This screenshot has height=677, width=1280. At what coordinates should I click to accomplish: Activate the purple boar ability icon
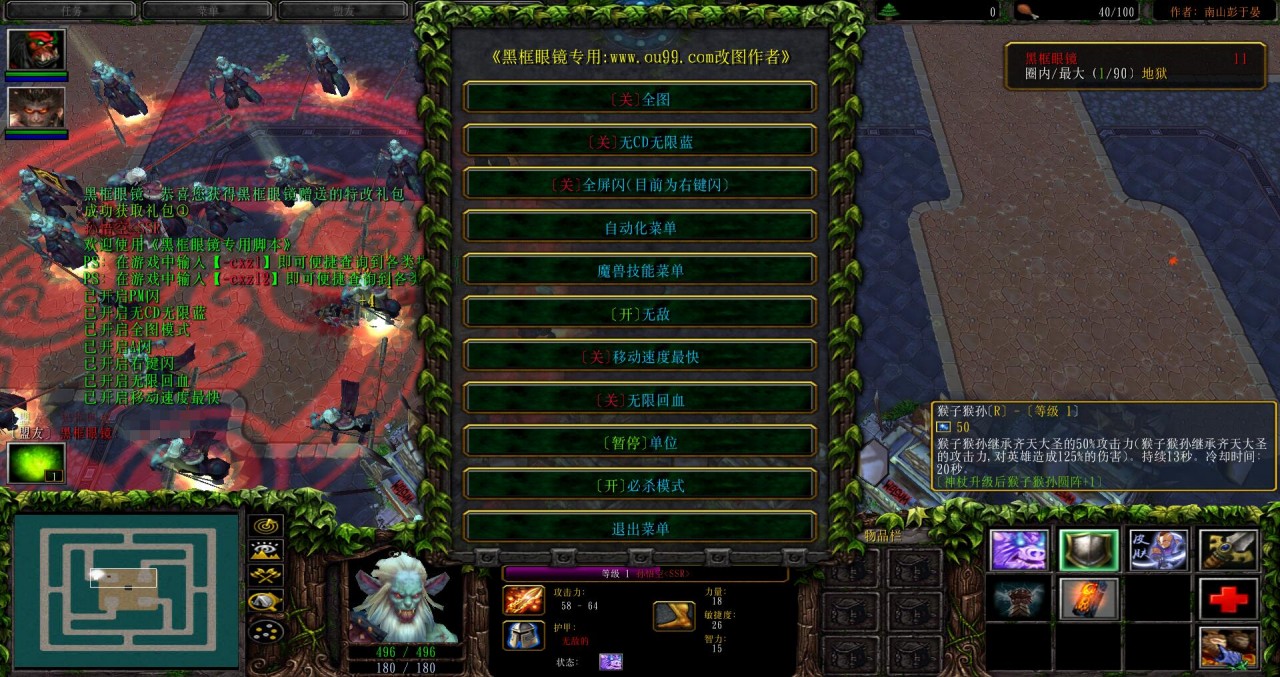pyautogui.click(x=1019, y=550)
